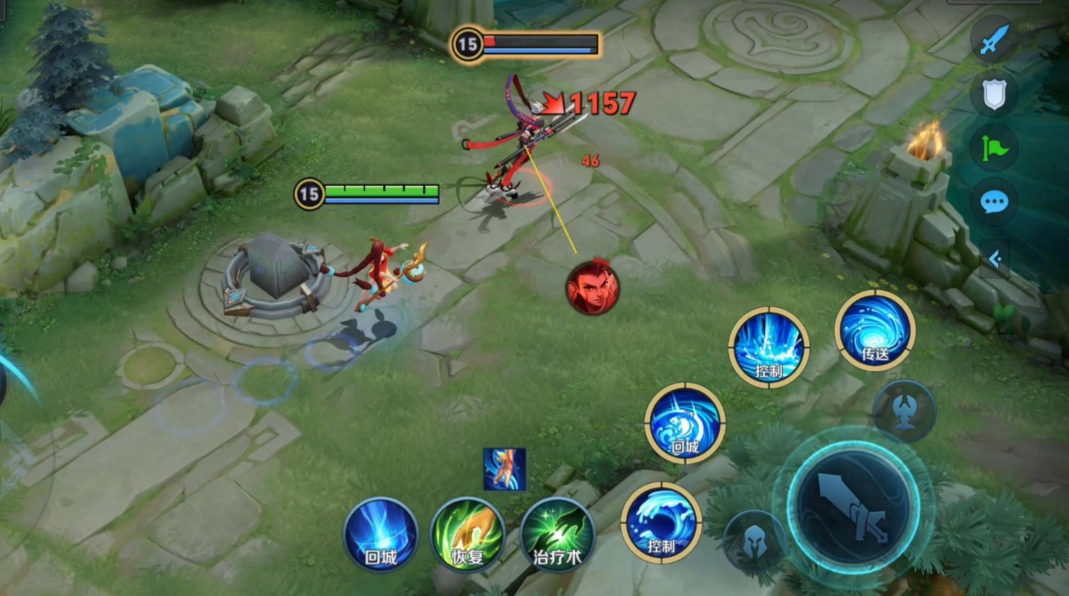Tap the large sword basic attack button

[853, 501]
